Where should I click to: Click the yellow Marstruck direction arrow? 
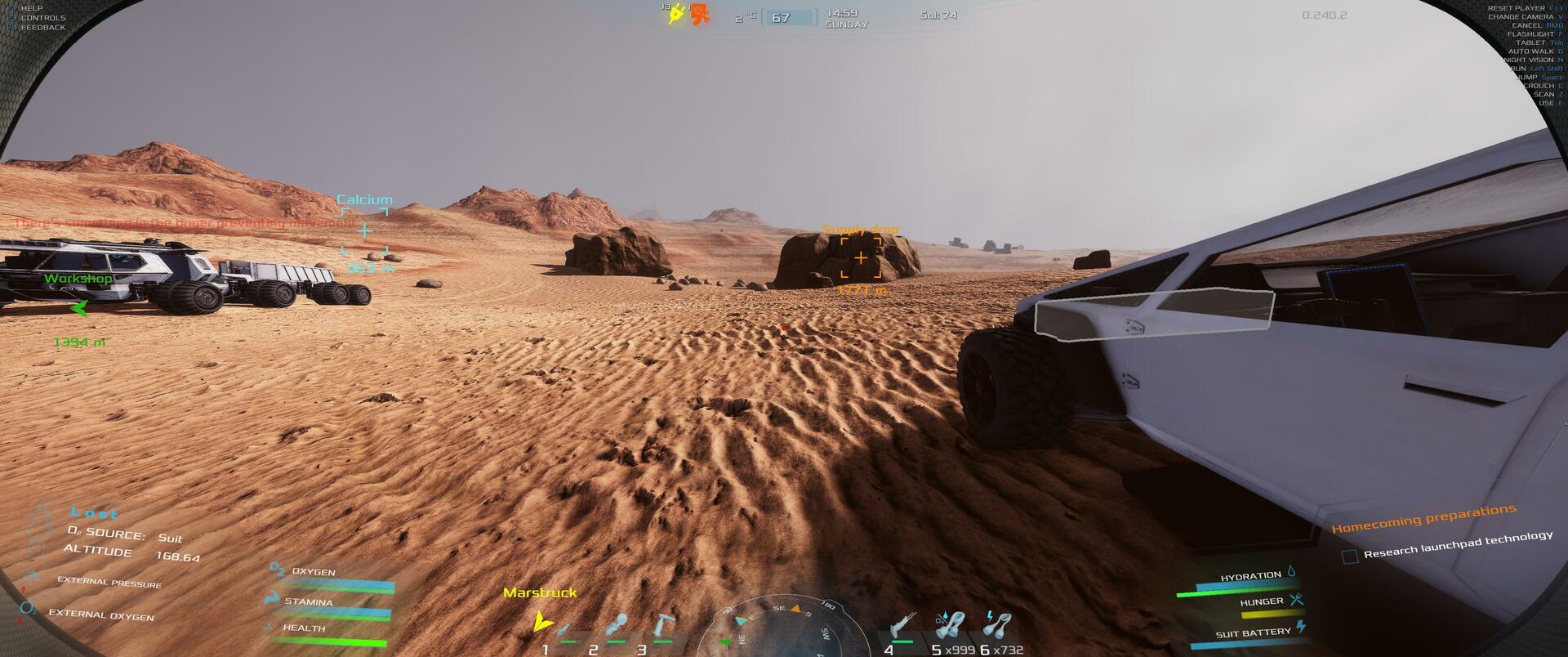coord(541,621)
